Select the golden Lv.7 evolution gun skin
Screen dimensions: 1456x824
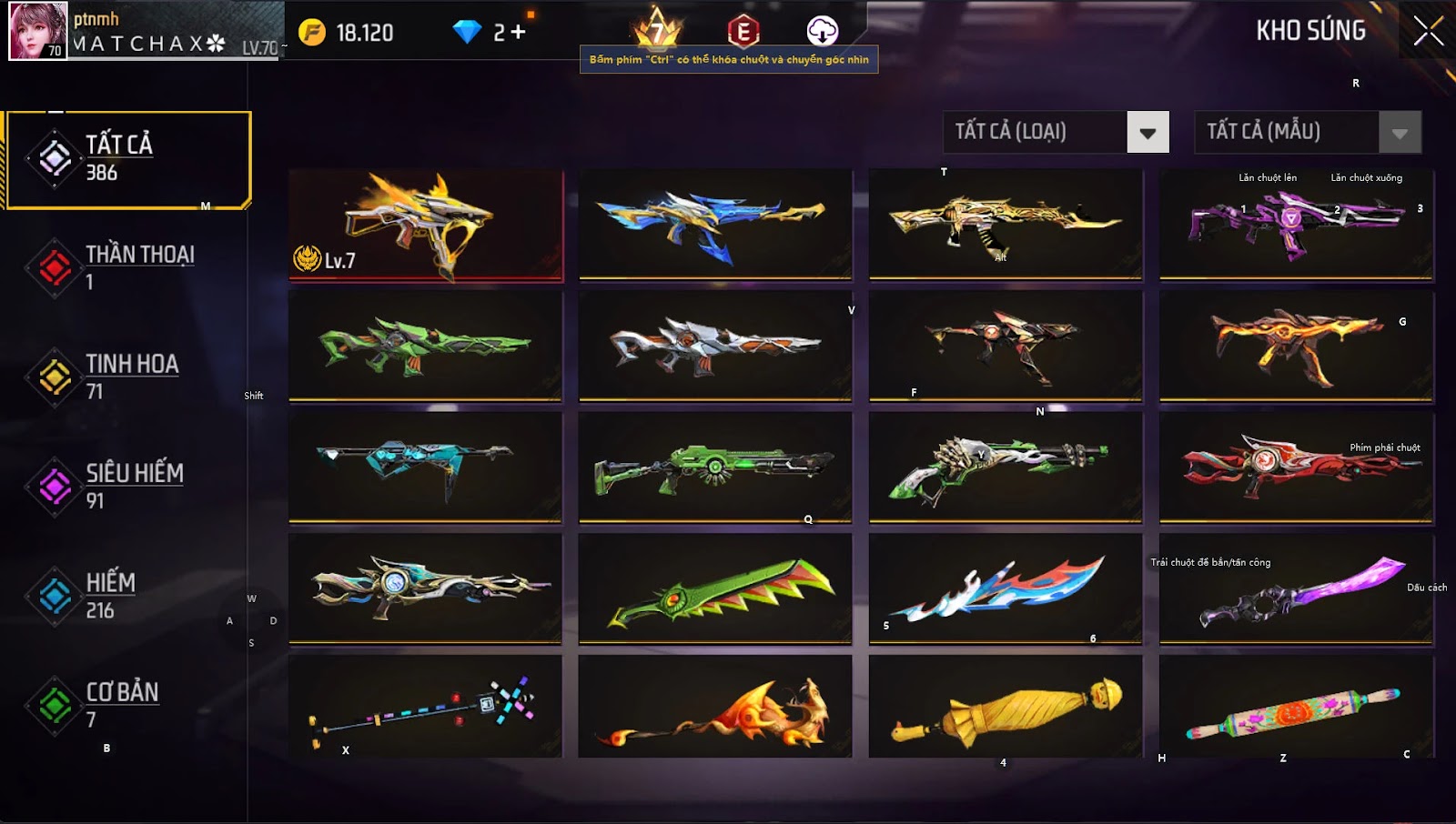425,225
